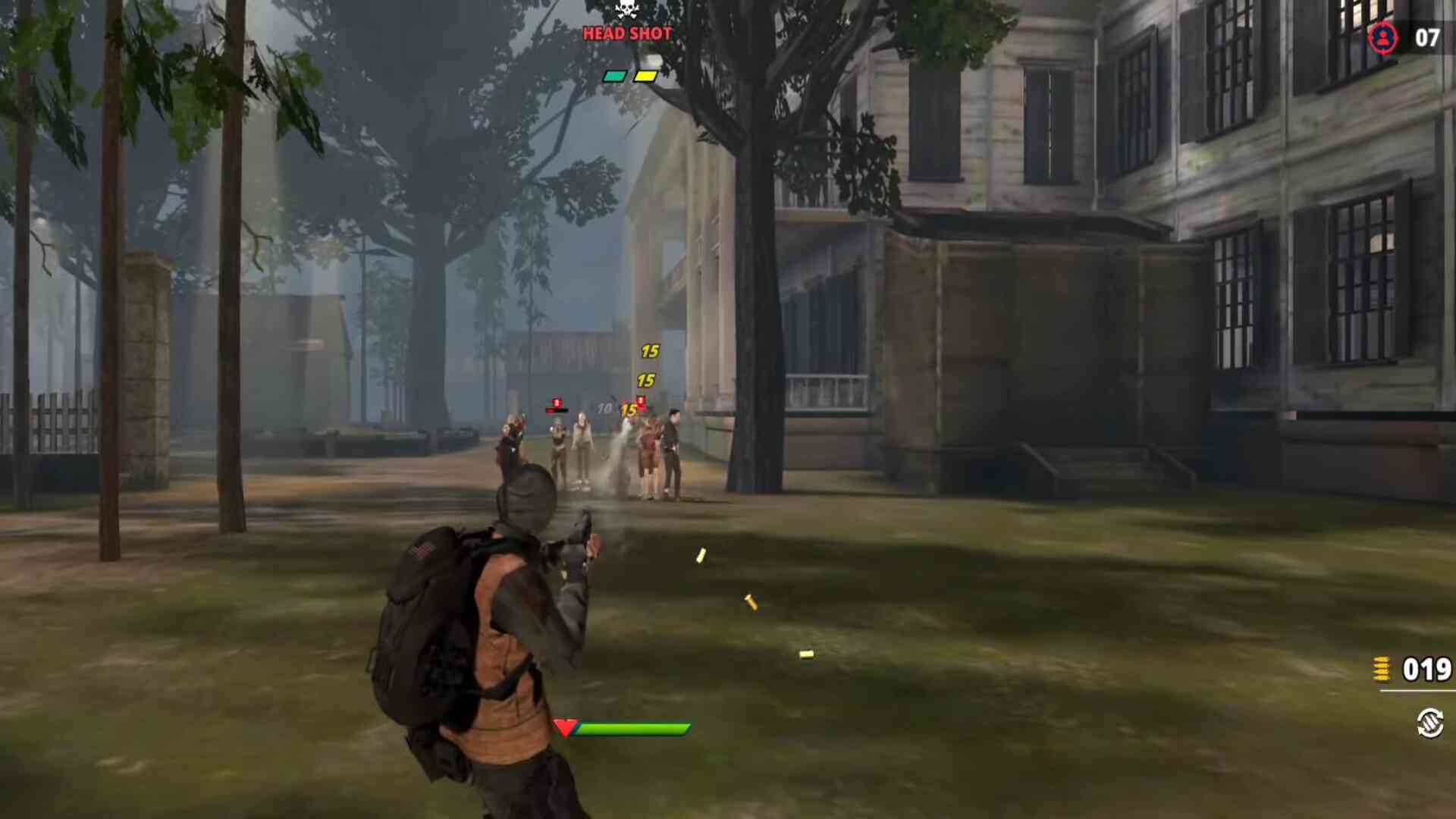
Task: Tap the reload ammo icon with circular arrows
Action: point(1430,722)
